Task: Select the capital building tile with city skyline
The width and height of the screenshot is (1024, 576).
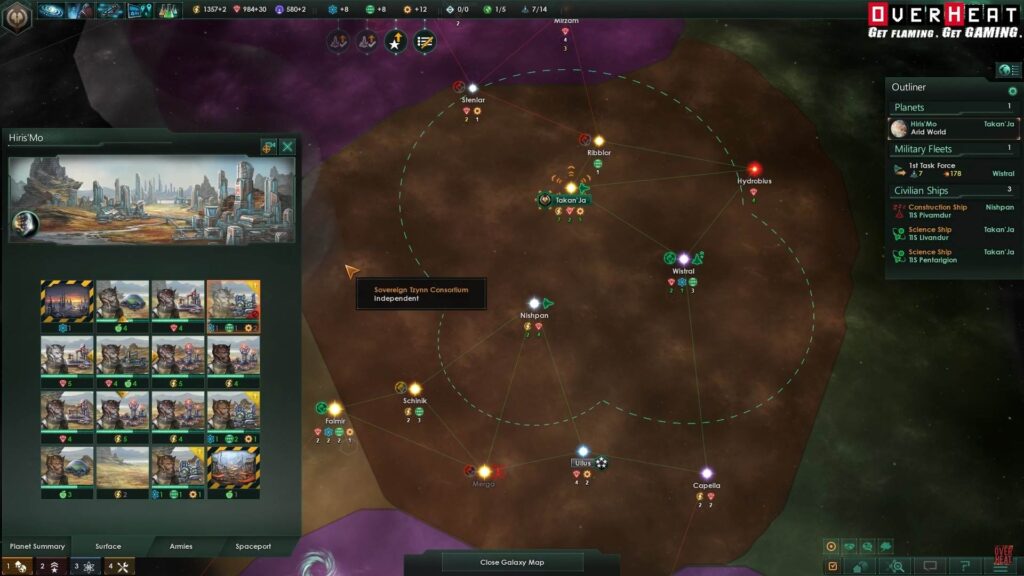Action: coord(66,300)
